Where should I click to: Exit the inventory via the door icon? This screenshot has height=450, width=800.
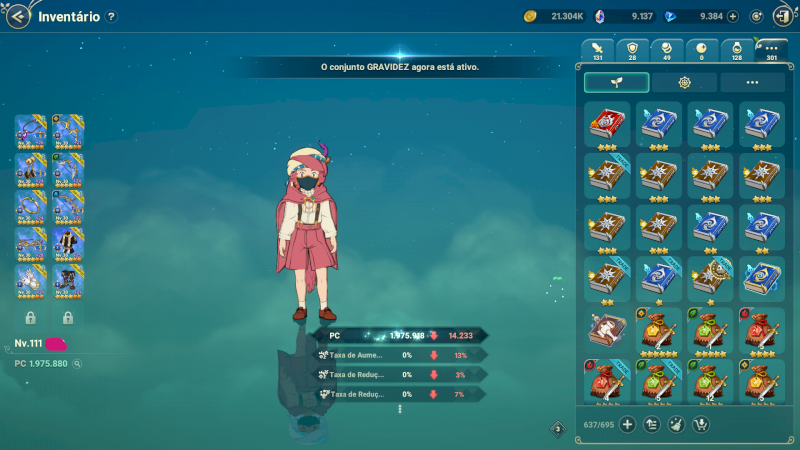click(x=781, y=16)
